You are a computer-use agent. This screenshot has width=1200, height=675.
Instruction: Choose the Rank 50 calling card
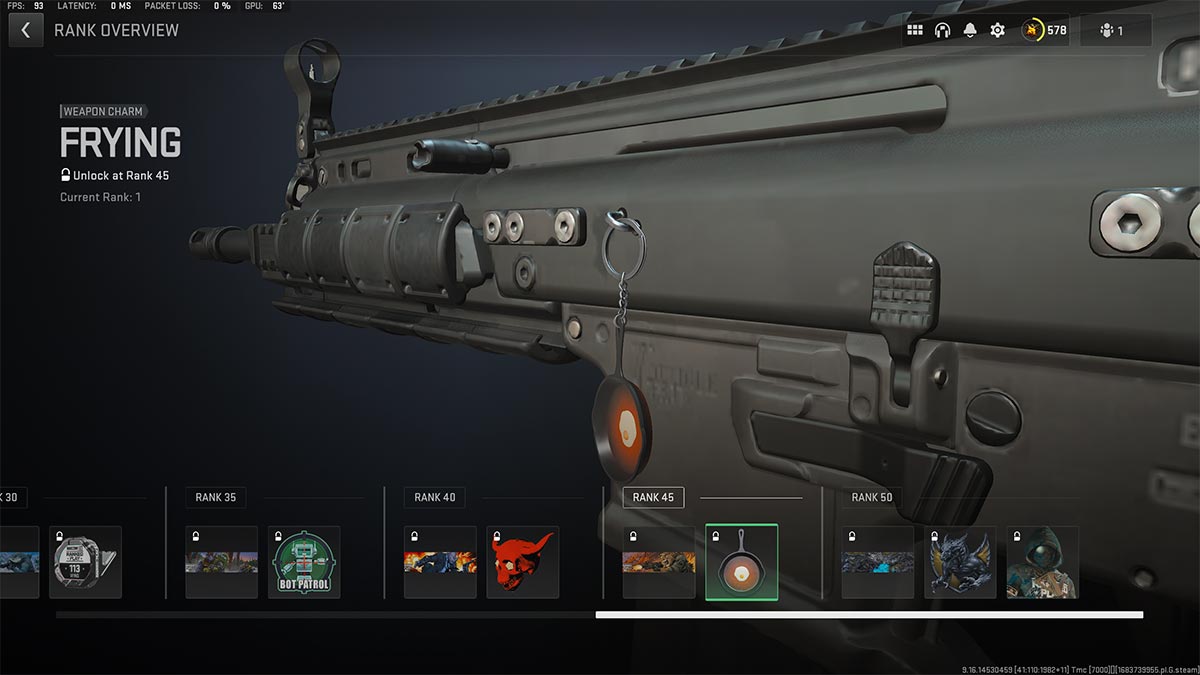pos(877,562)
